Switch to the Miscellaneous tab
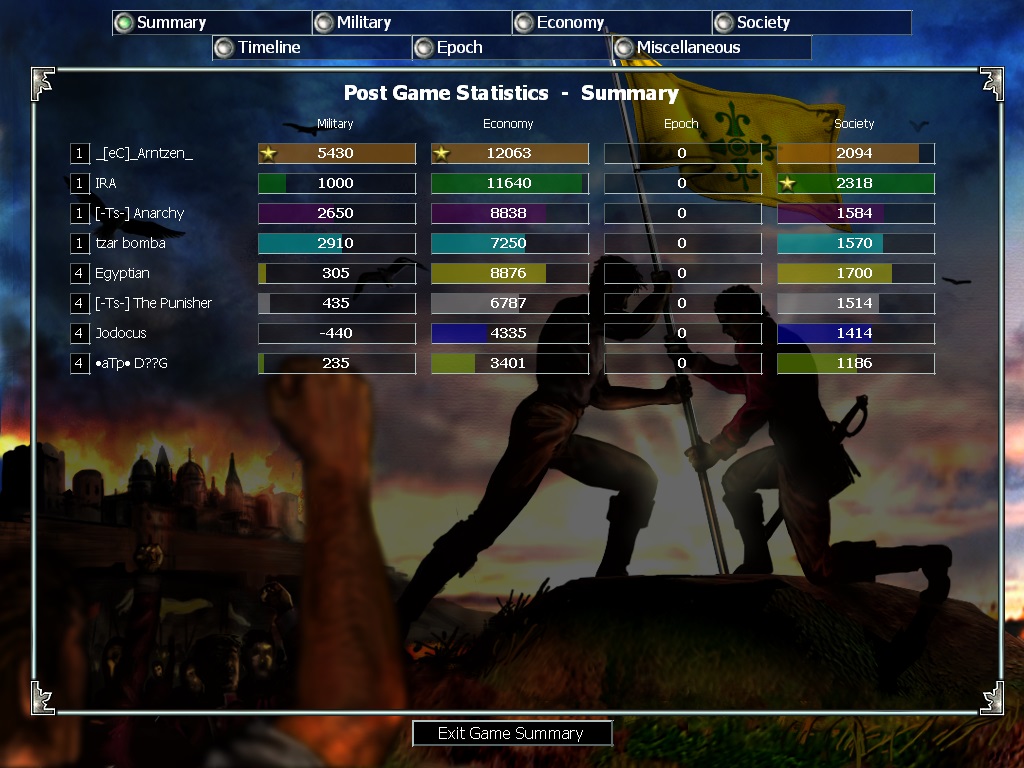 click(x=711, y=47)
